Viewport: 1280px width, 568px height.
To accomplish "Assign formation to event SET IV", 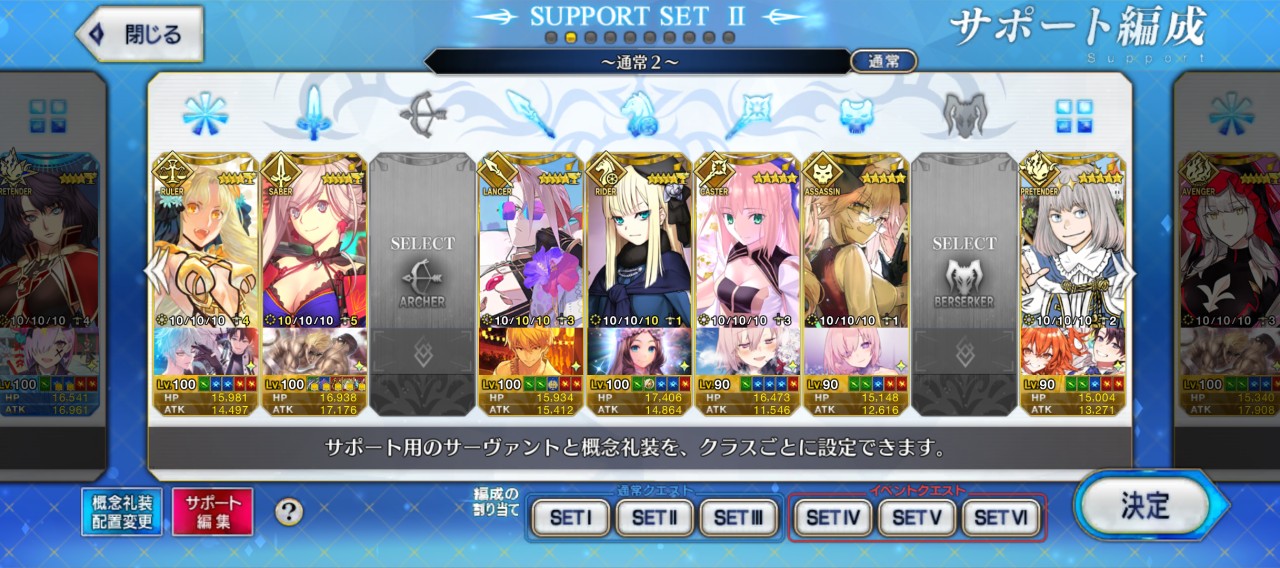I will tap(832, 518).
